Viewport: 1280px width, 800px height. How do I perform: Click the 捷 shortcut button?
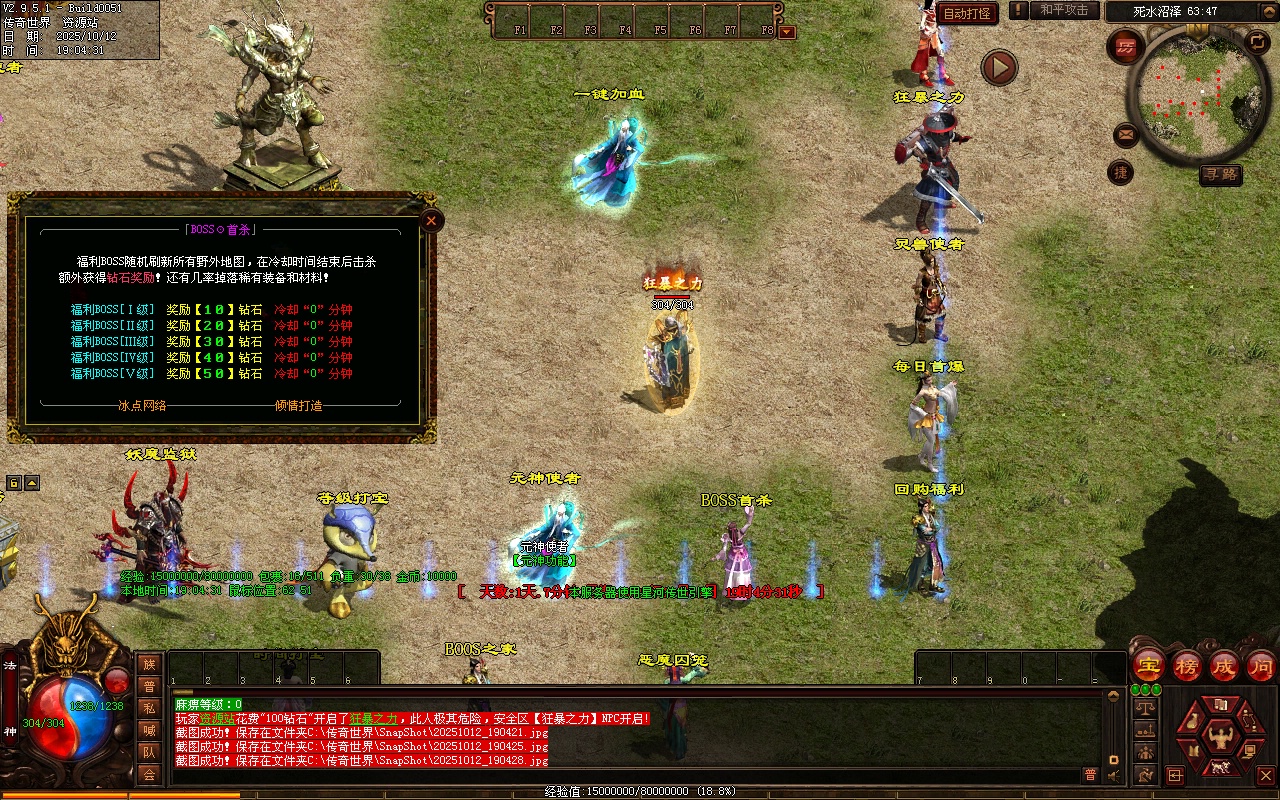(x=1121, y=172)
